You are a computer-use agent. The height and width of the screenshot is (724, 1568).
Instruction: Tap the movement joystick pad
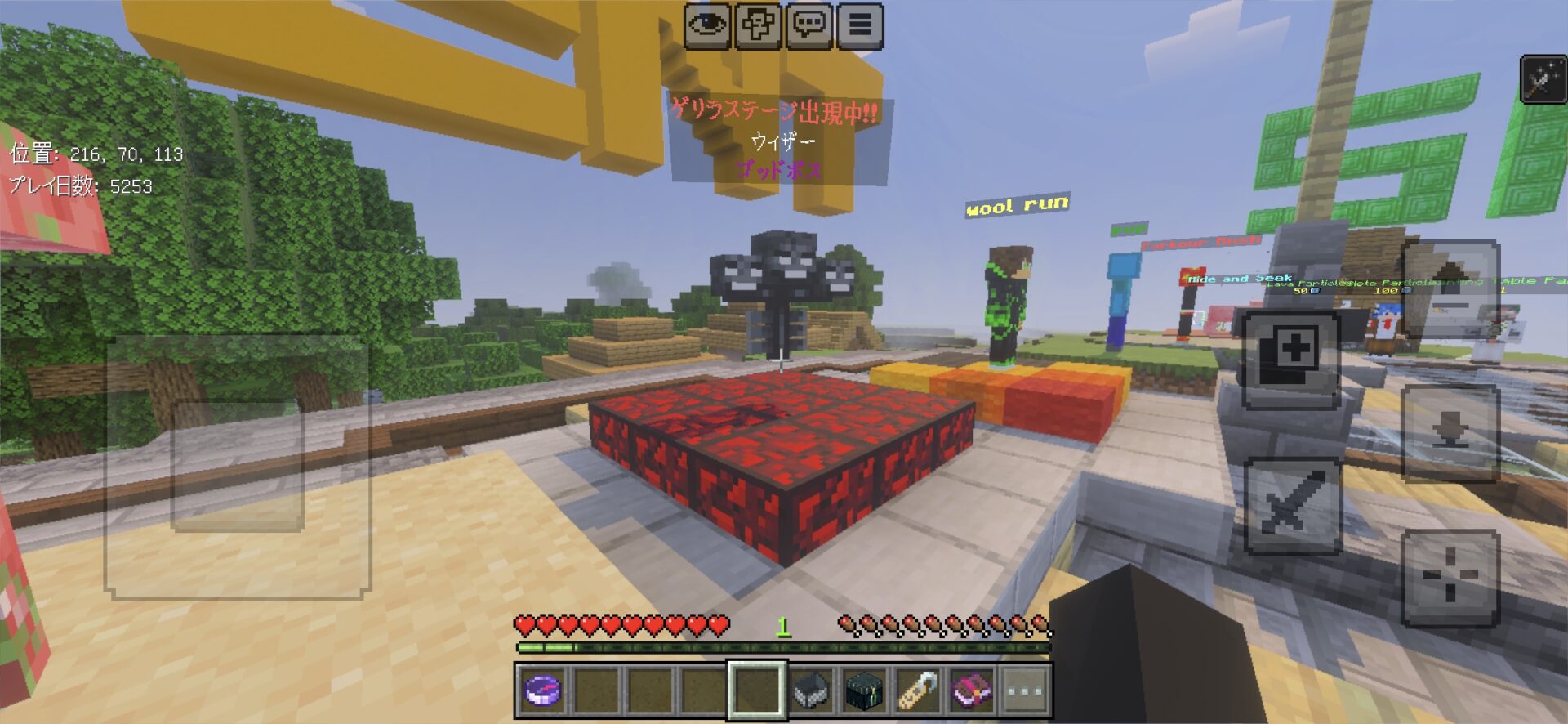[238, 467]
